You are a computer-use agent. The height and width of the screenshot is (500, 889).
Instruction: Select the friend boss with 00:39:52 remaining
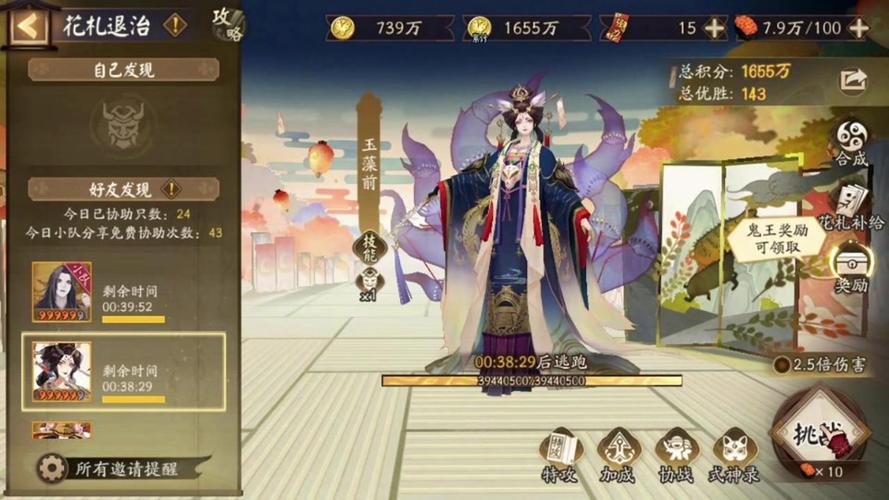click(x=123, y=292)
